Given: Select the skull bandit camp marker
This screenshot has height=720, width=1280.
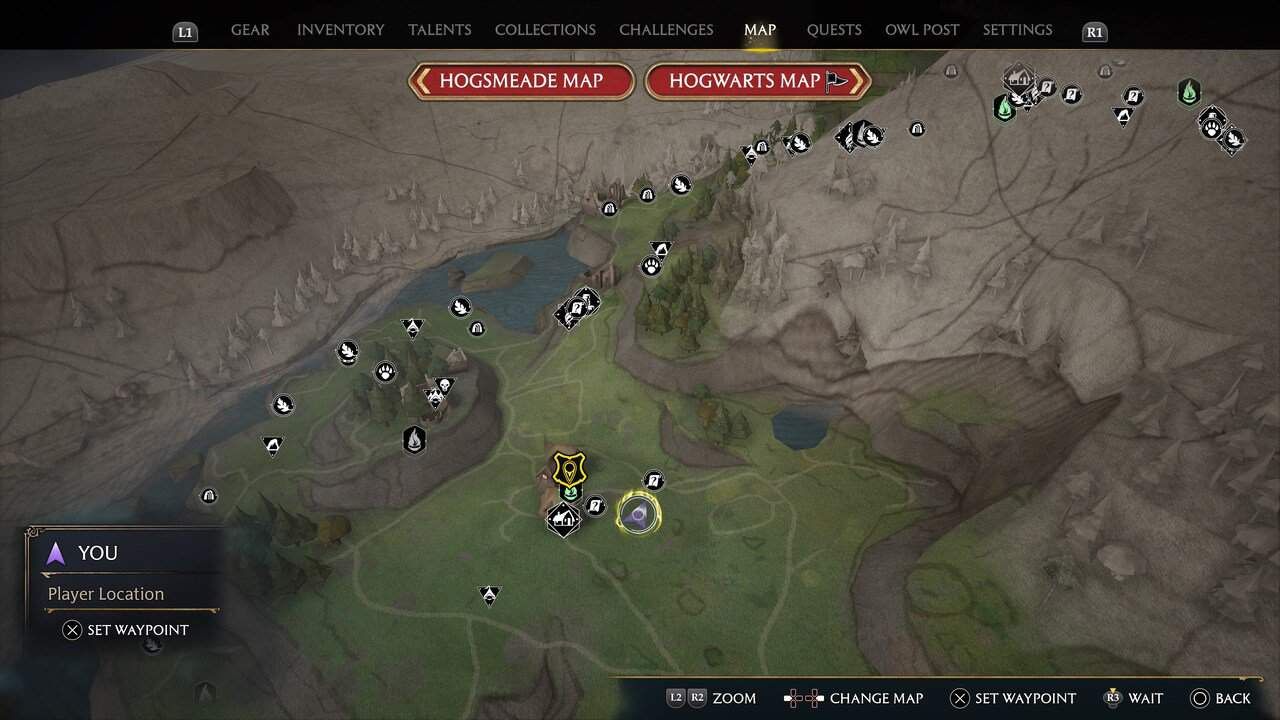Looking at the screenshot, I should pos(445,385).
